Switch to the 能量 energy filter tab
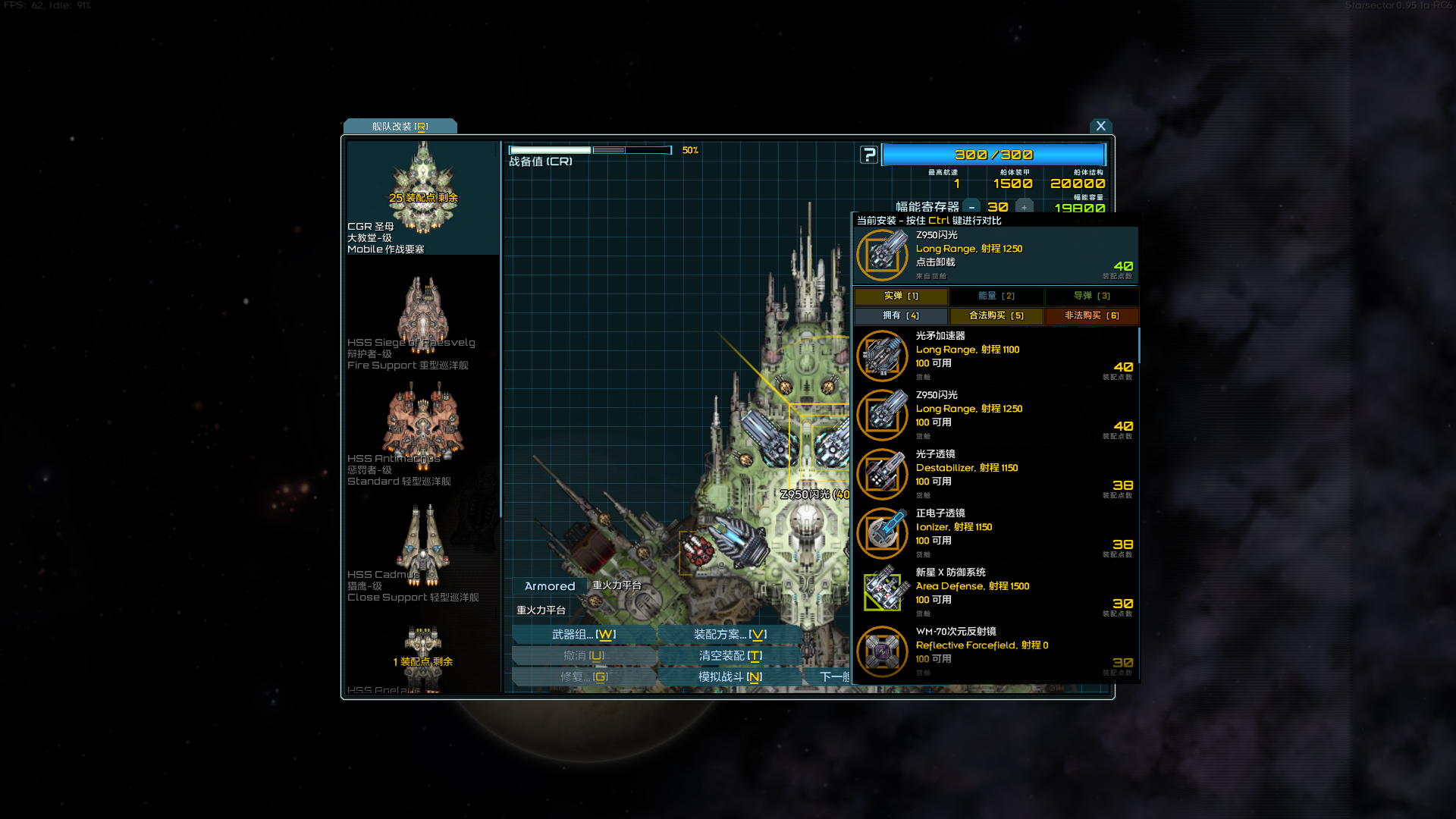This screenshot has width=1456, height=819. point(996,296)
